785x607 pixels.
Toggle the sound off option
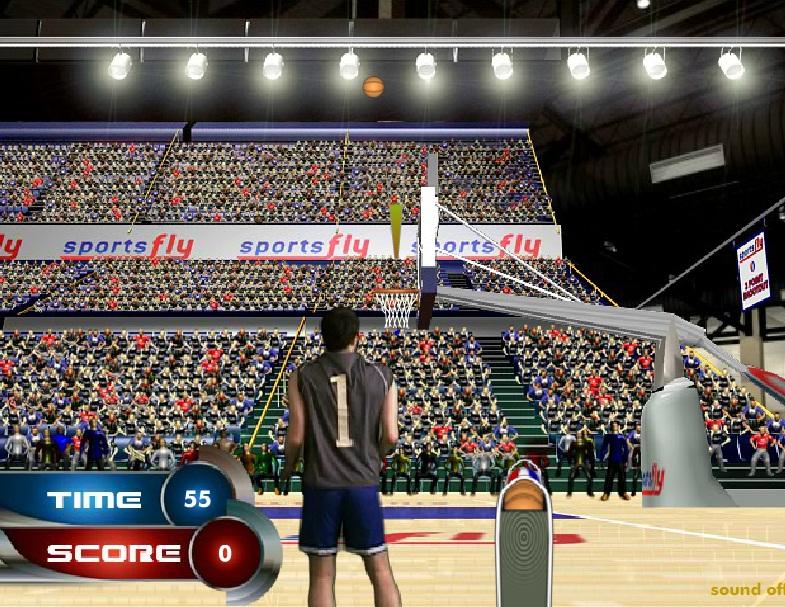[x=748, y=589]
